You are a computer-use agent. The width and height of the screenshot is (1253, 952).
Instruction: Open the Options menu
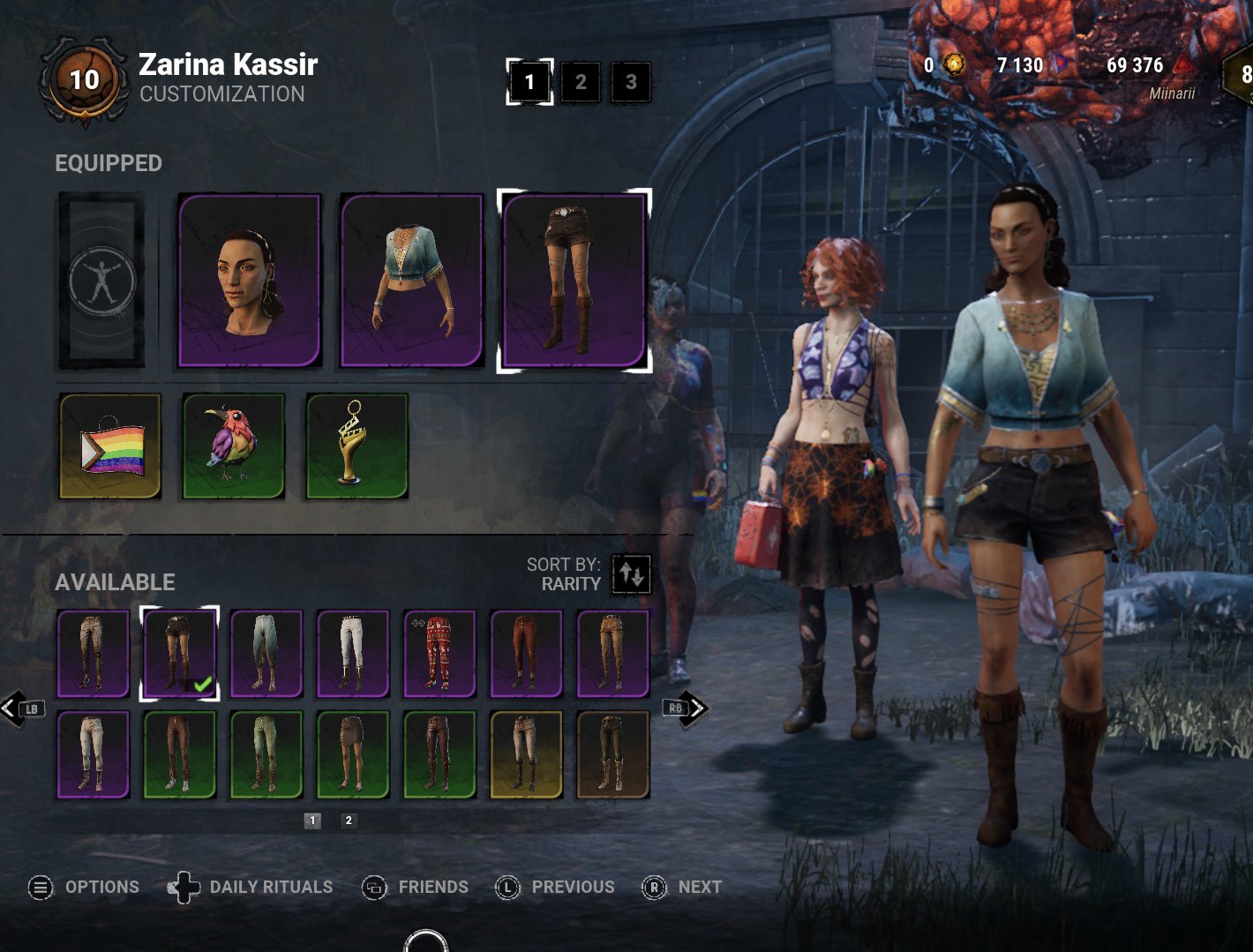tap(84, 888)
